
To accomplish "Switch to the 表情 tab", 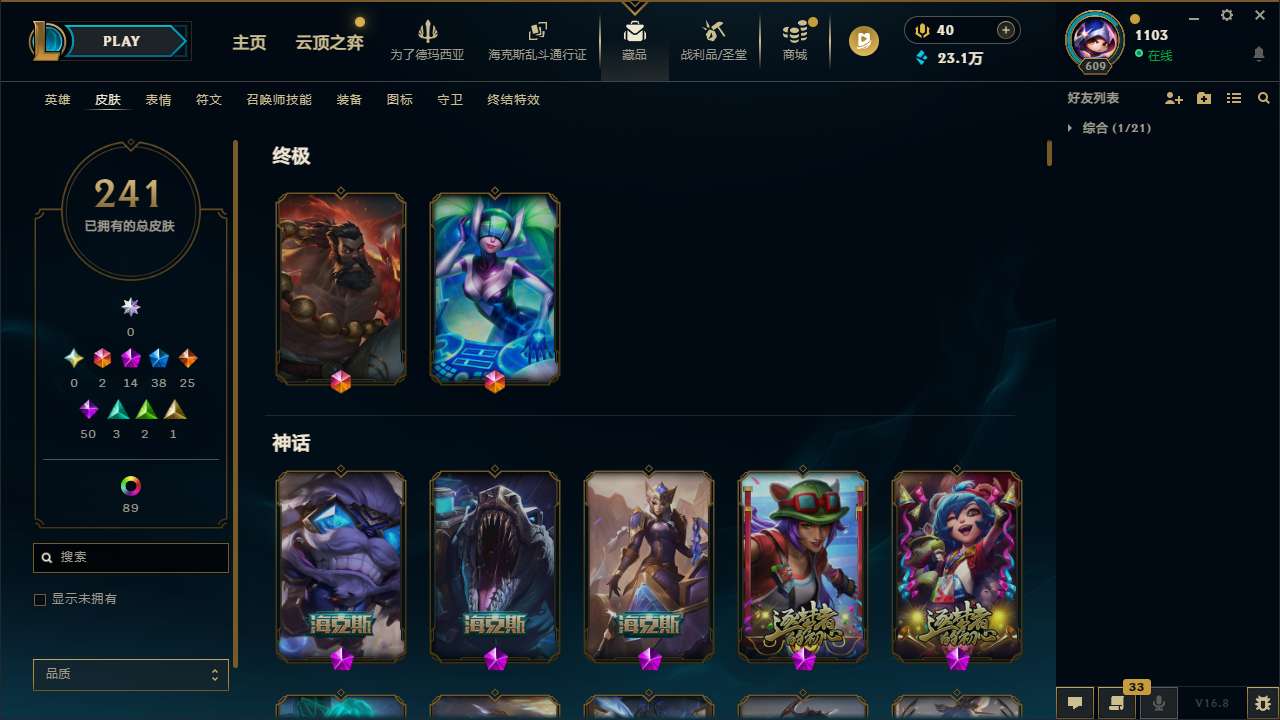I will tap(158, 100).
